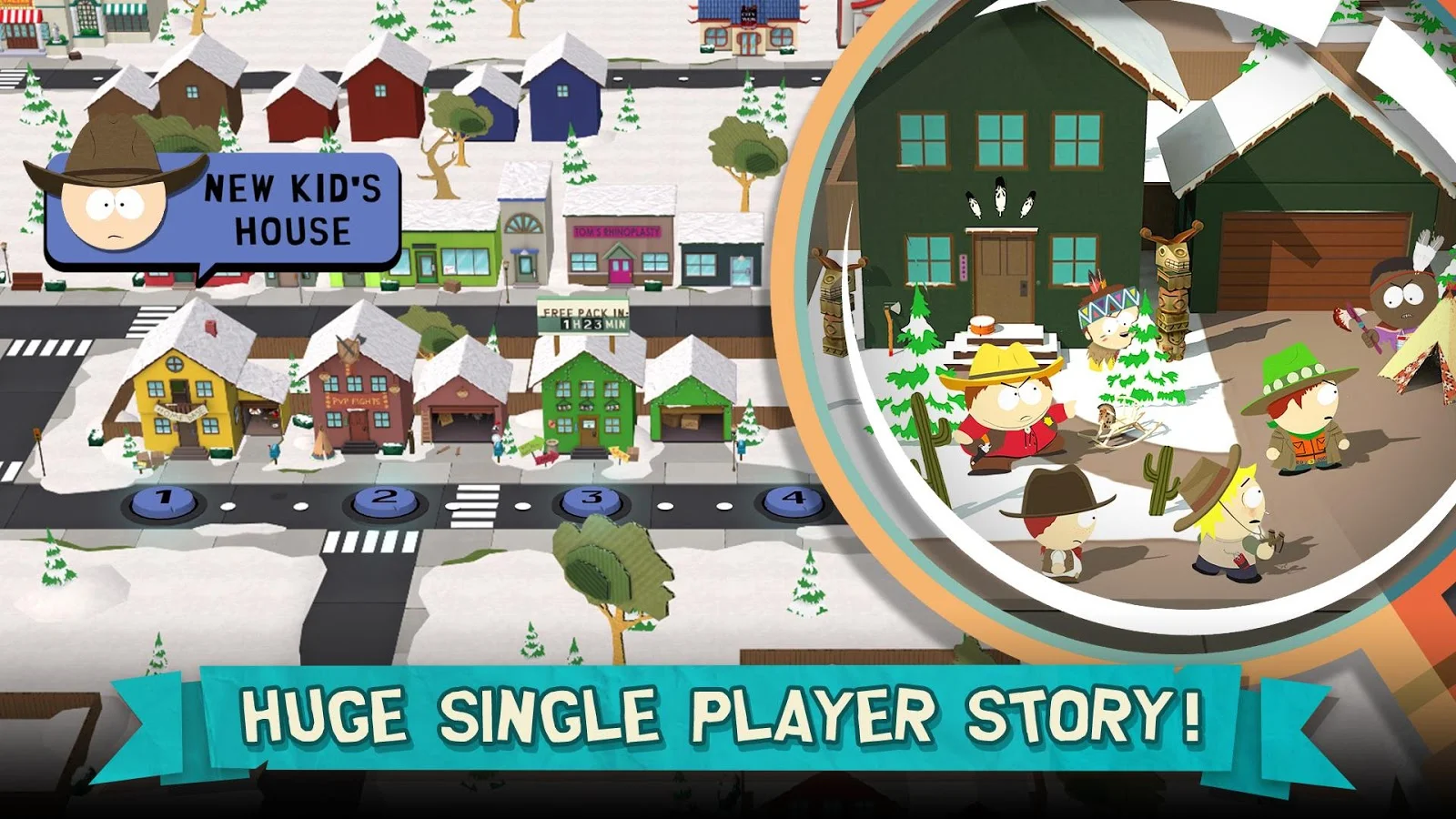Click the HUGE SINGLE PLAYER STORY banner

point(728,719)
